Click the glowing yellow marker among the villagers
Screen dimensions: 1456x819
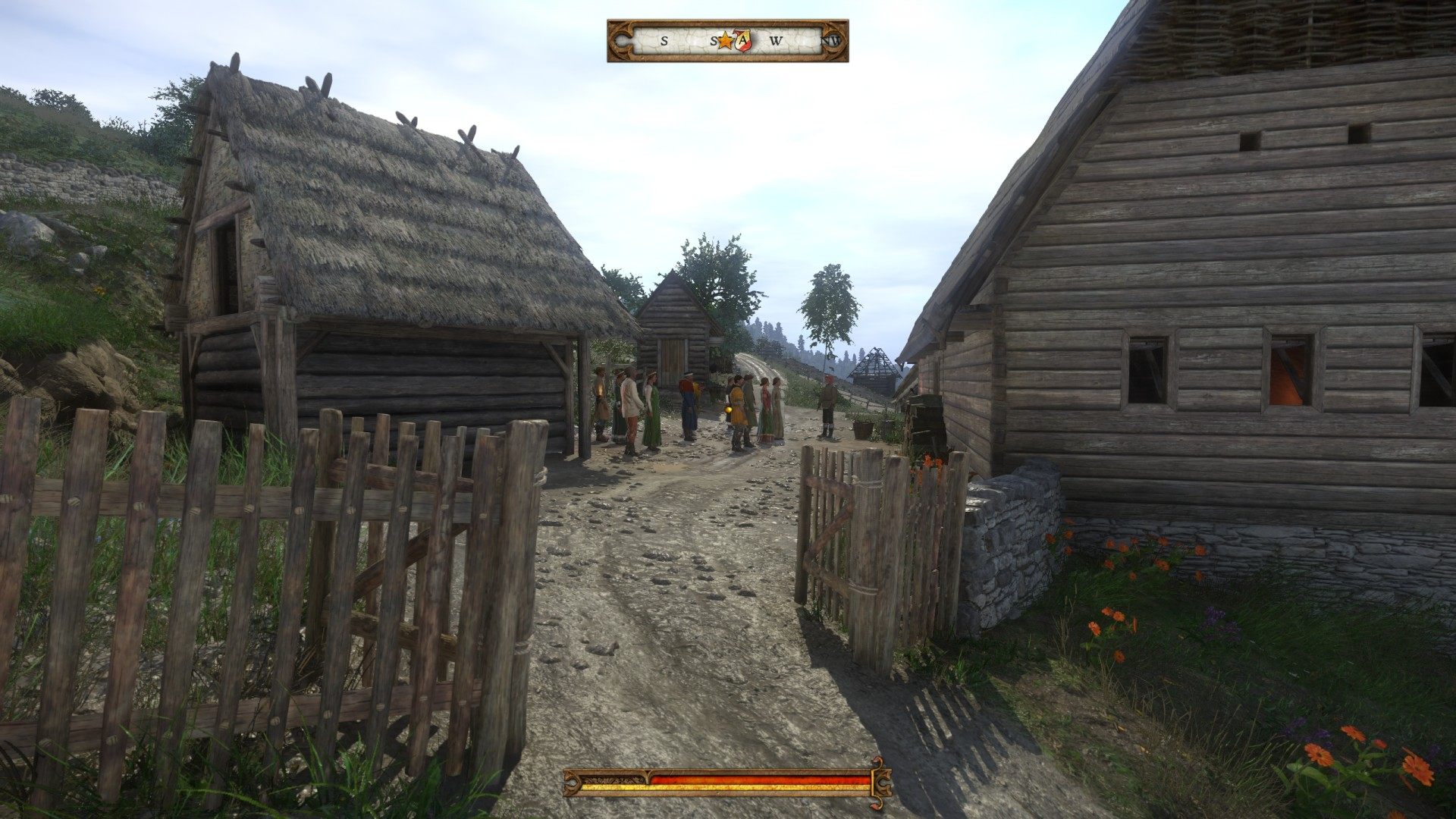[728, 409]
